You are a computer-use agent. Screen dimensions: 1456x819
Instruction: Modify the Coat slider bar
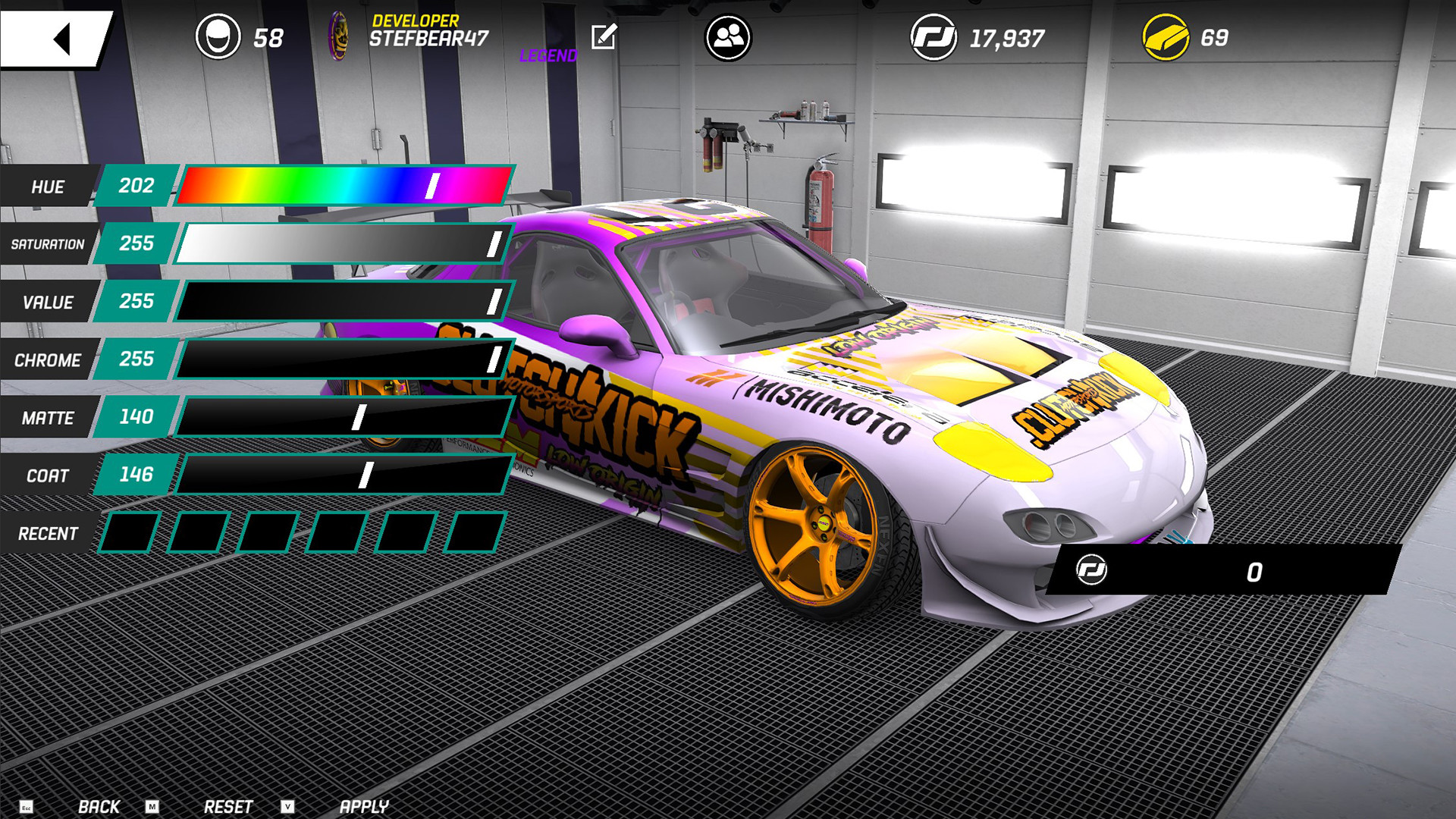click(x=344, y=475)
